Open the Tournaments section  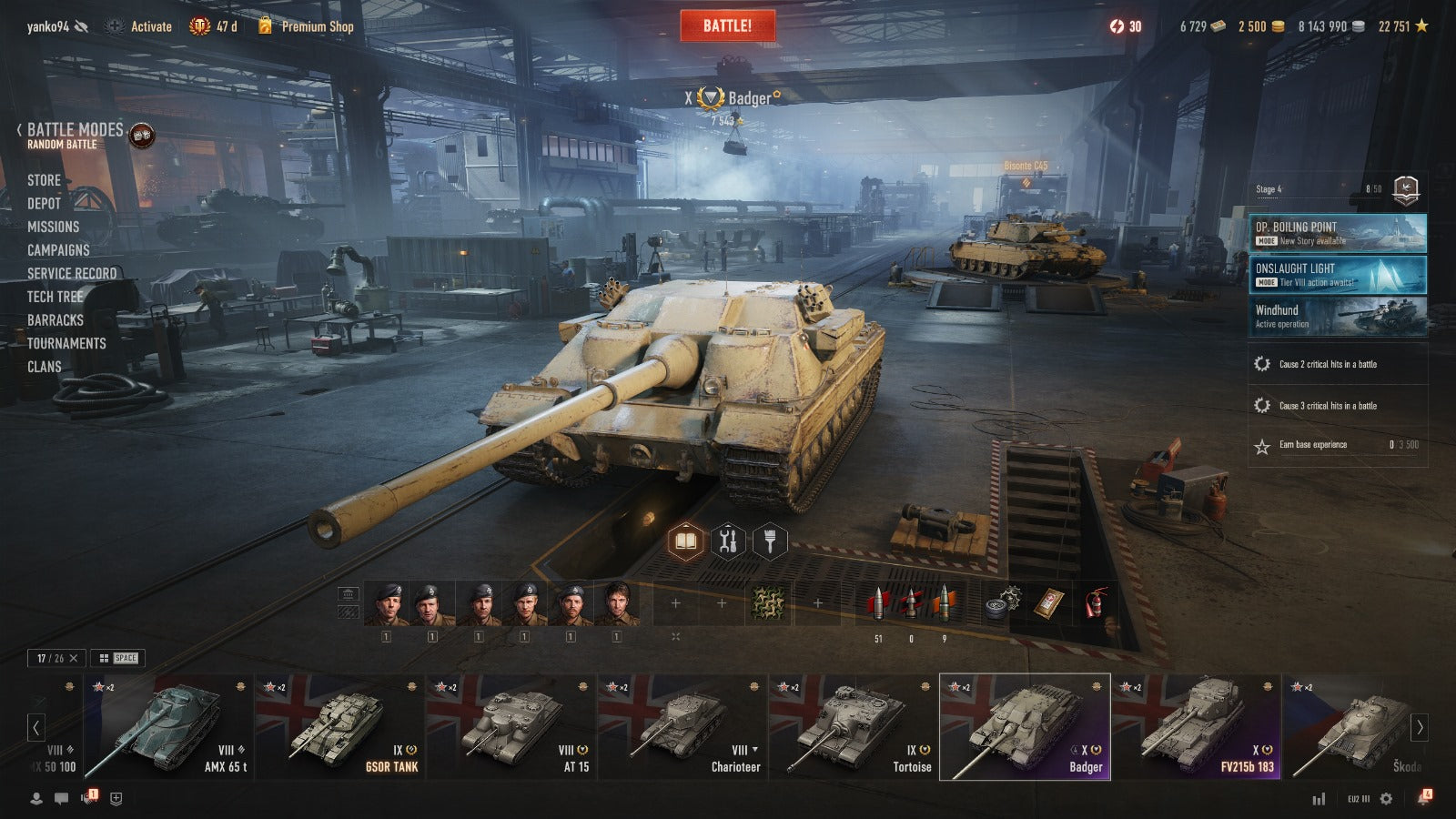pos(66,343)
